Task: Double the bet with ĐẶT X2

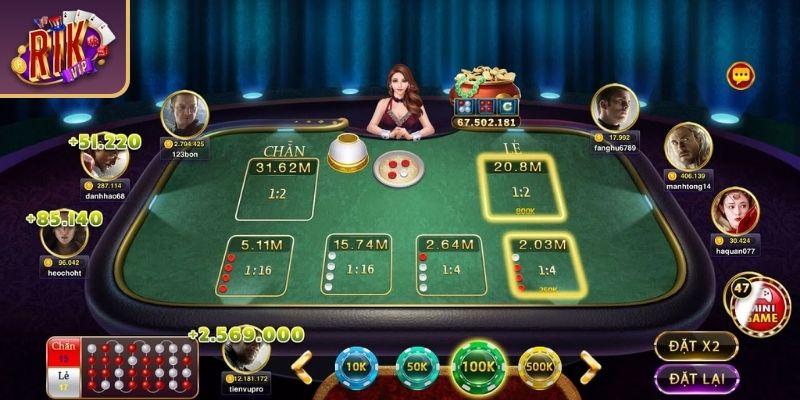Action: [696, 346]
